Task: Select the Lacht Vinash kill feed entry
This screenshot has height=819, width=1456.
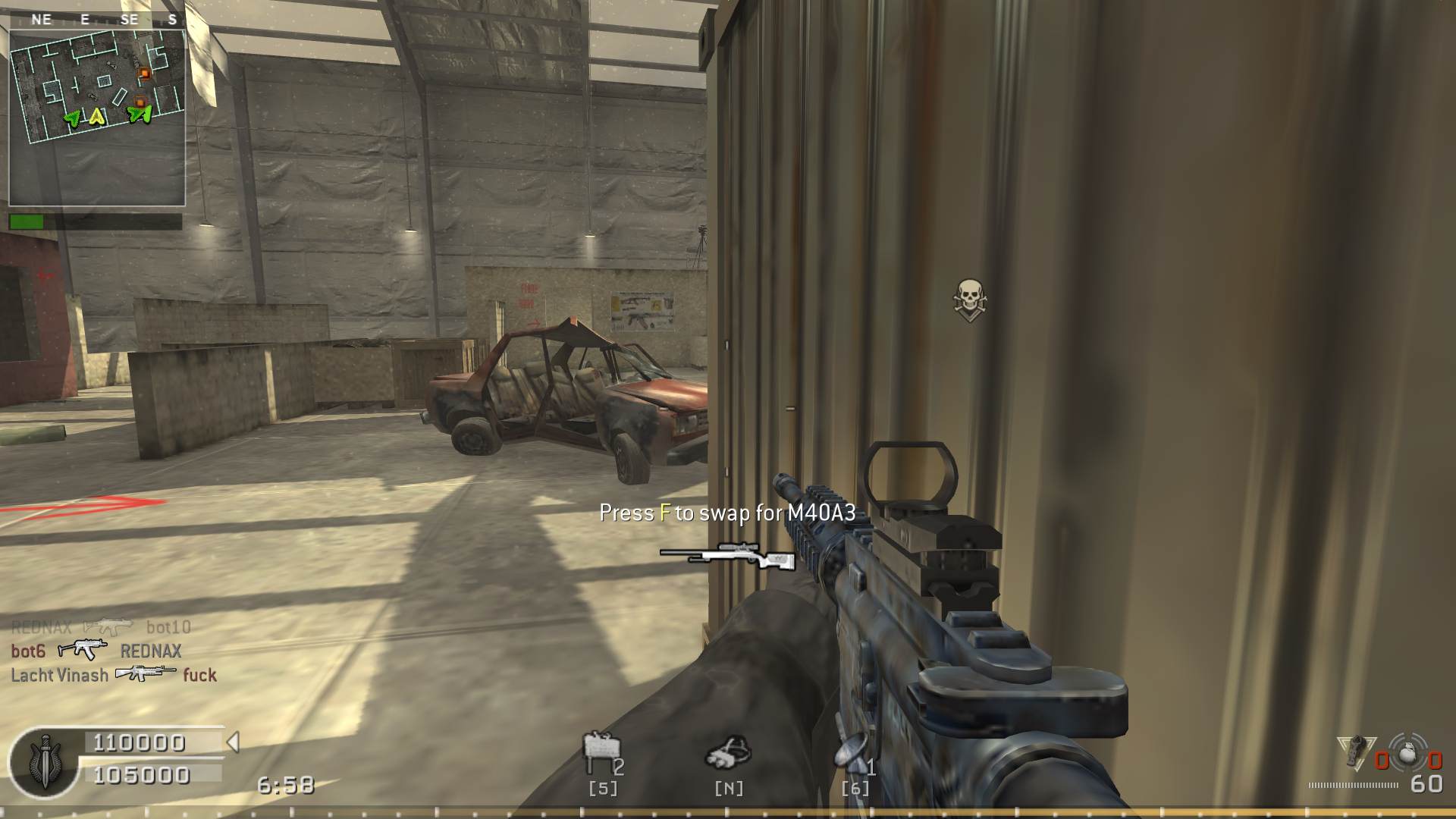Action: (x=114, y=674)
